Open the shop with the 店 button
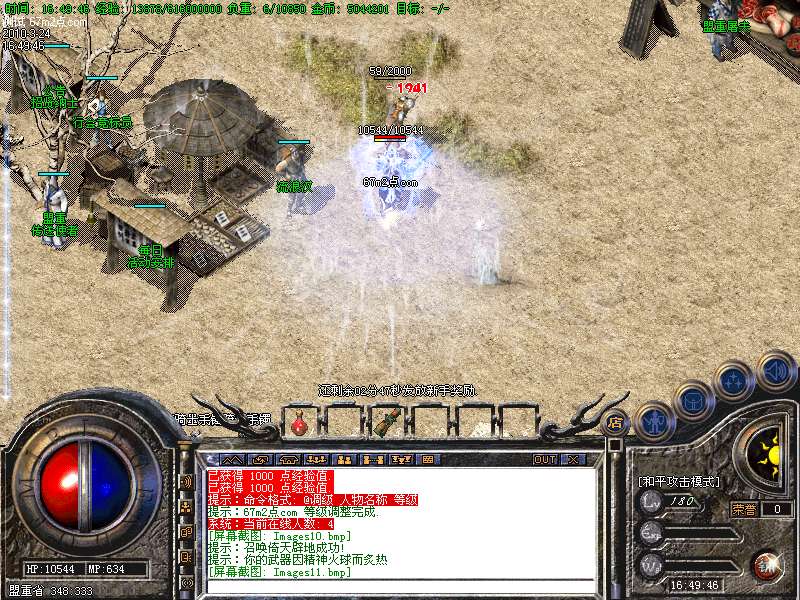This screenshot has width=800, height=600. tap(616, 421)
